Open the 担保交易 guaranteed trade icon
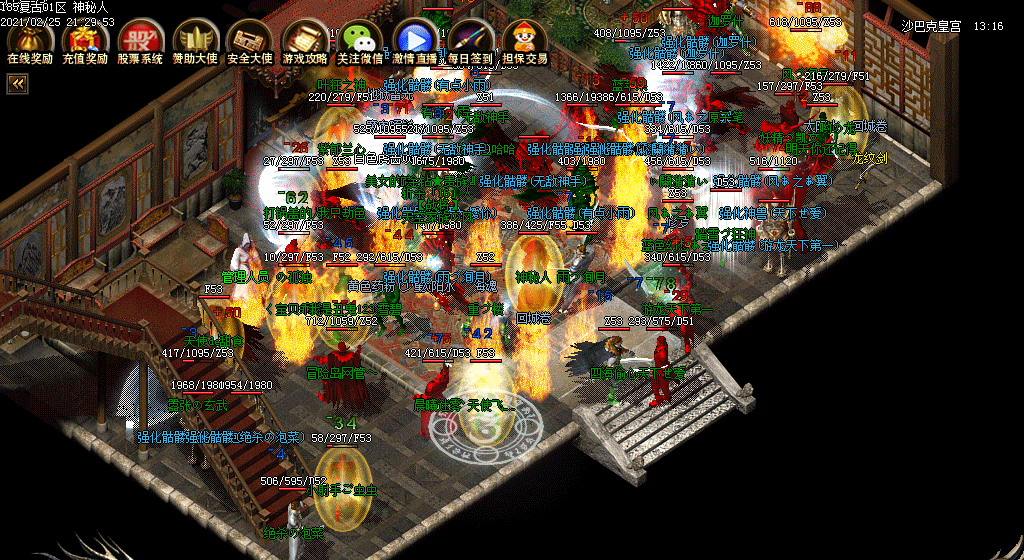 click(525, 40)
